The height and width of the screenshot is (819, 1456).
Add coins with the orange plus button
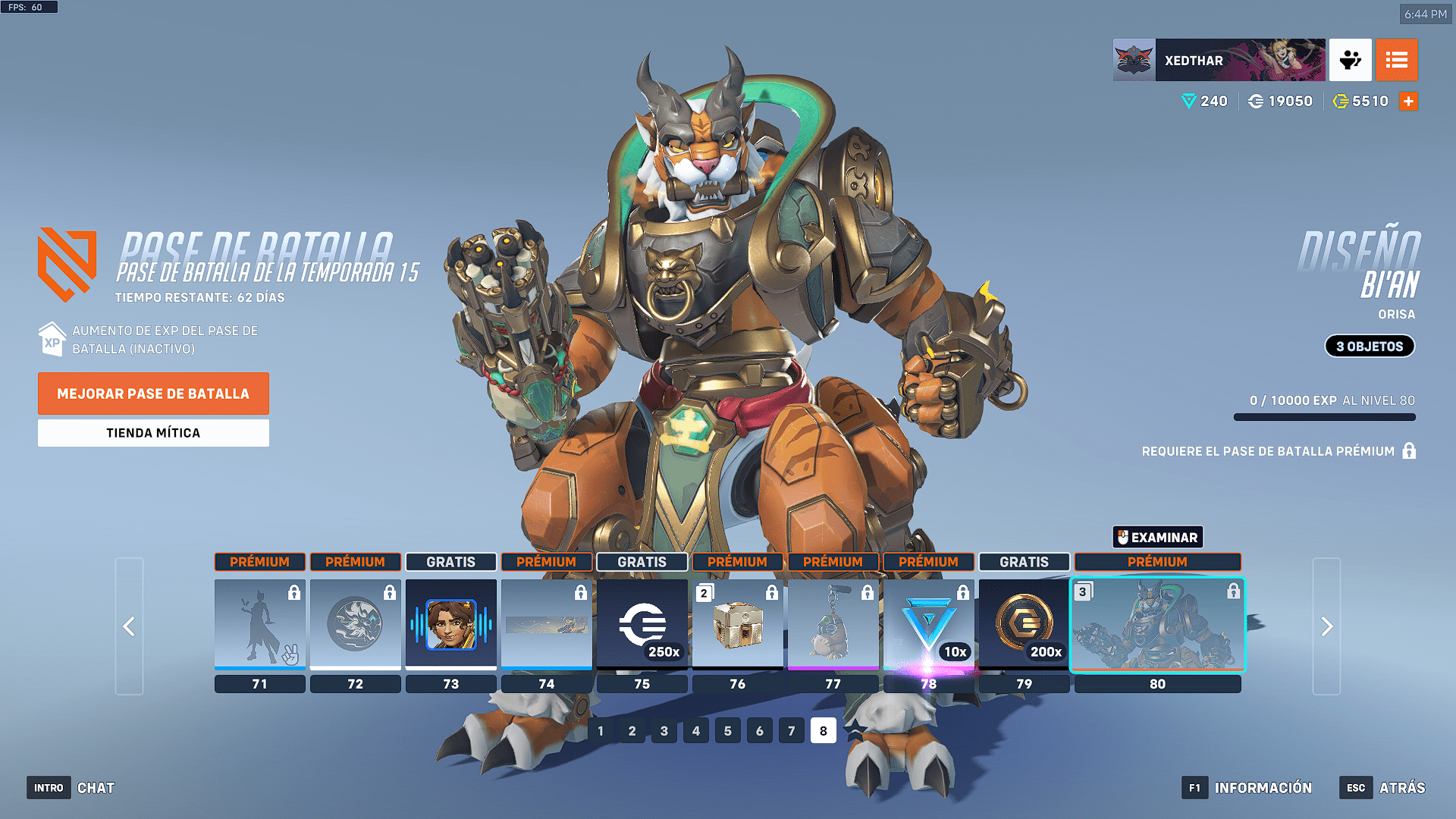pyautogui.click(x=1408, y=101)
